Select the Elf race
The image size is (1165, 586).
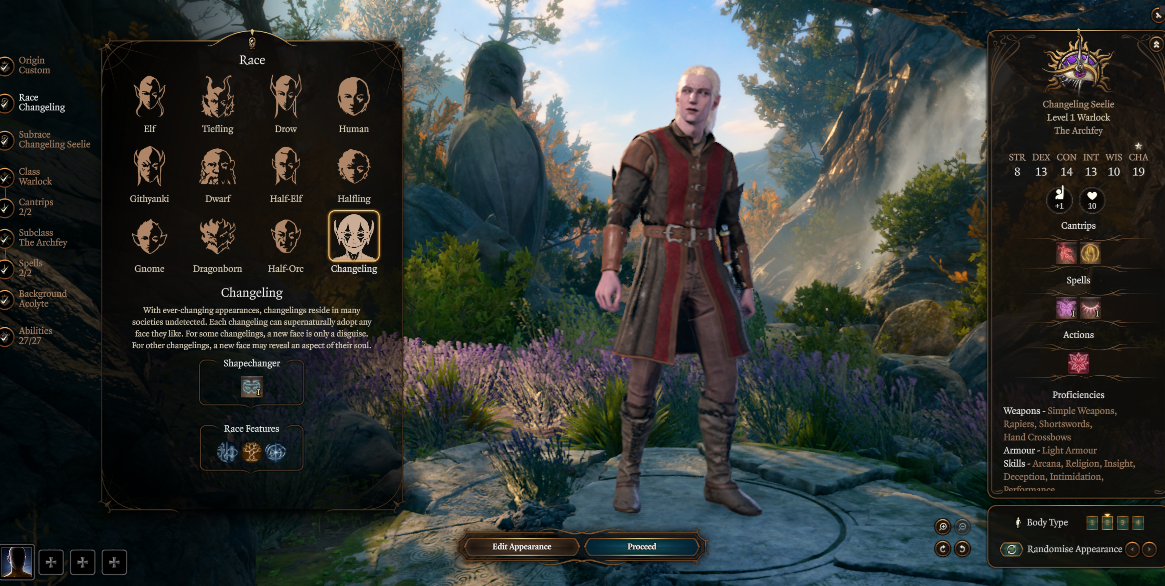click(x=149, y=98)
